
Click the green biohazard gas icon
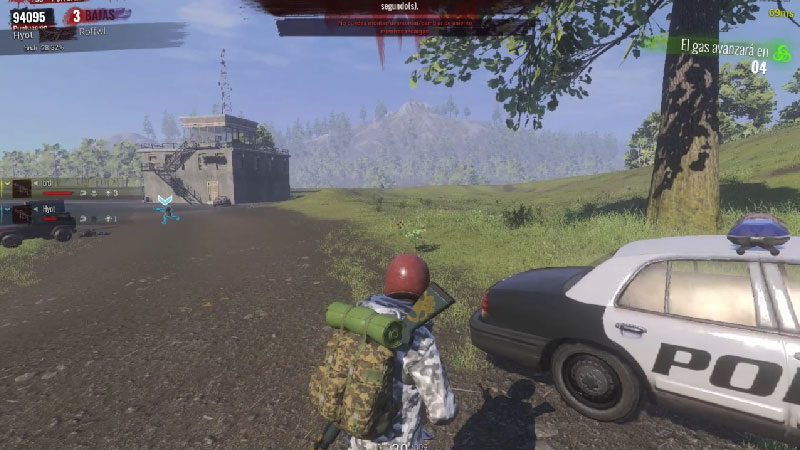tap(782, 51)
